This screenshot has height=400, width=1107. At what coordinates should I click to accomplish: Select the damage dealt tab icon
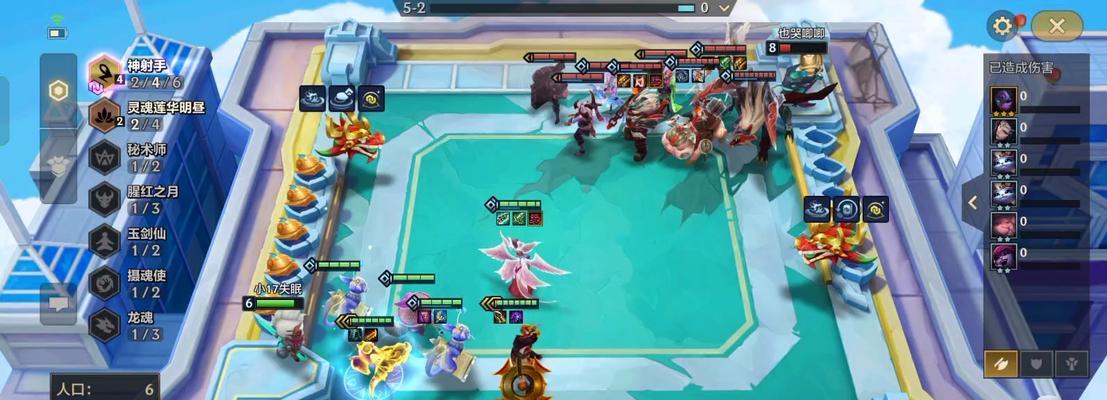1002,364
